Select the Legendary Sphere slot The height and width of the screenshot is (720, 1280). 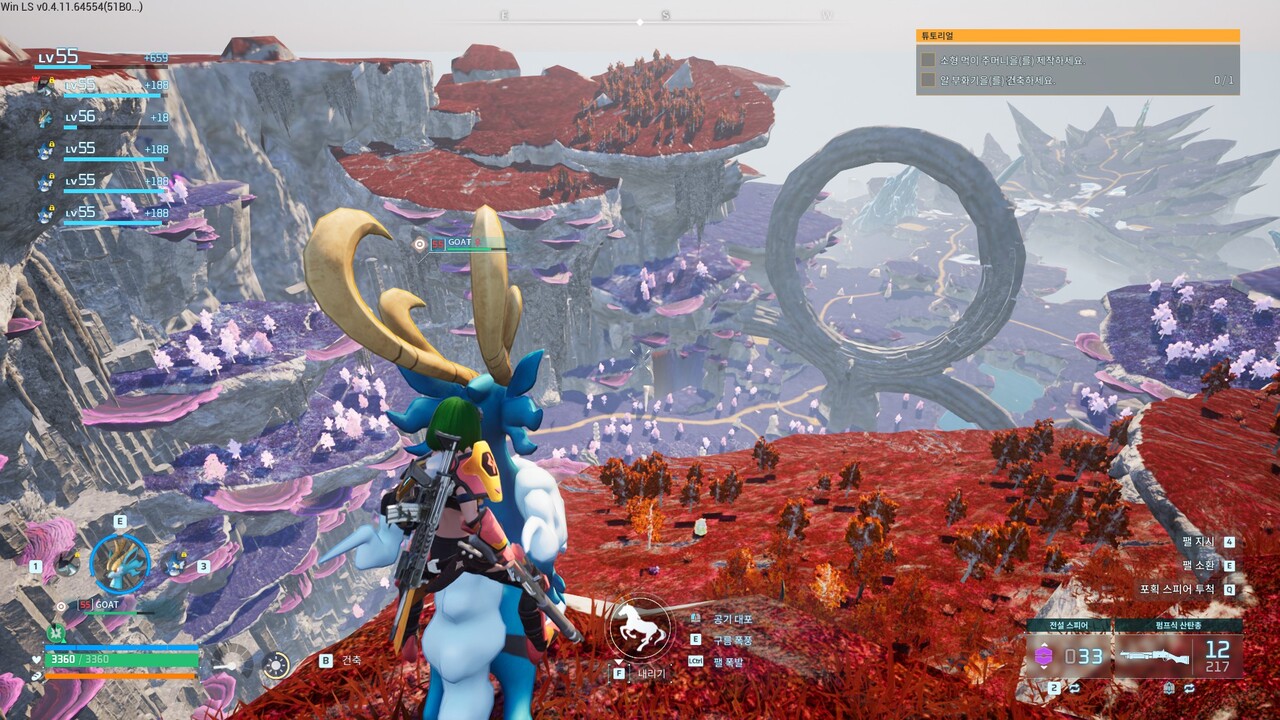(x=1066, y=656)
